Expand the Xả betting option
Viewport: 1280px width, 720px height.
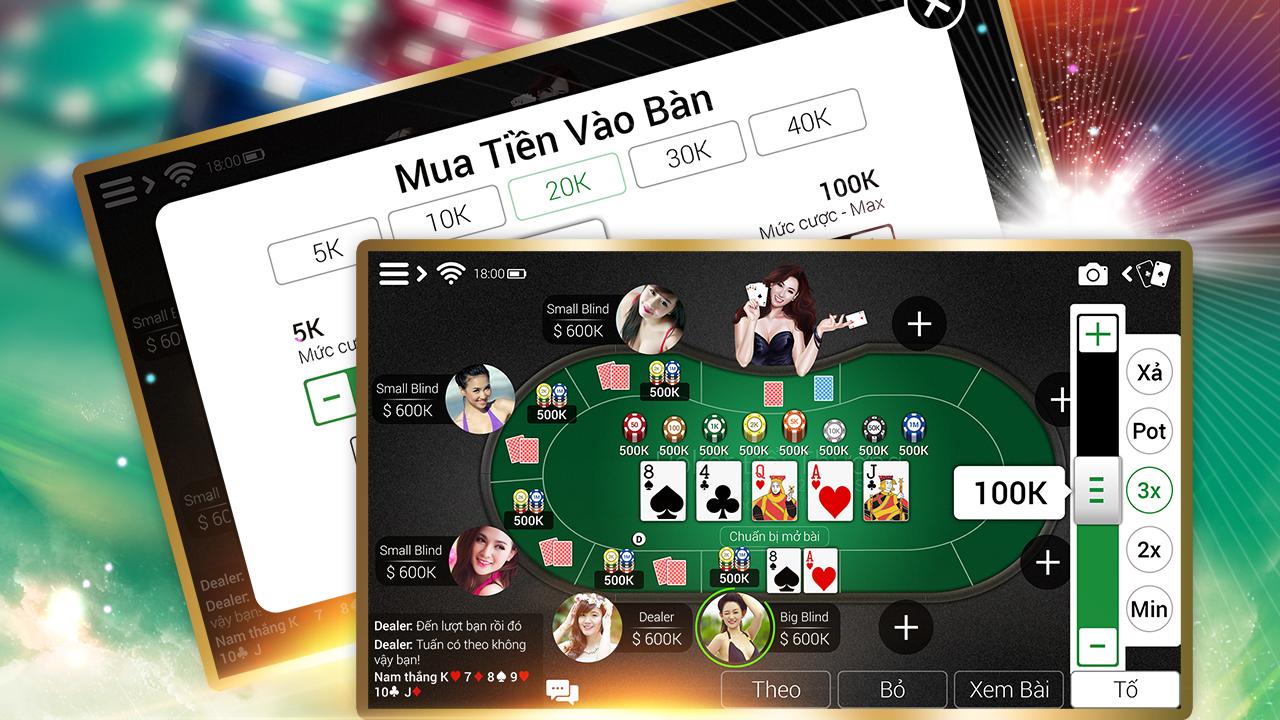1149,373
